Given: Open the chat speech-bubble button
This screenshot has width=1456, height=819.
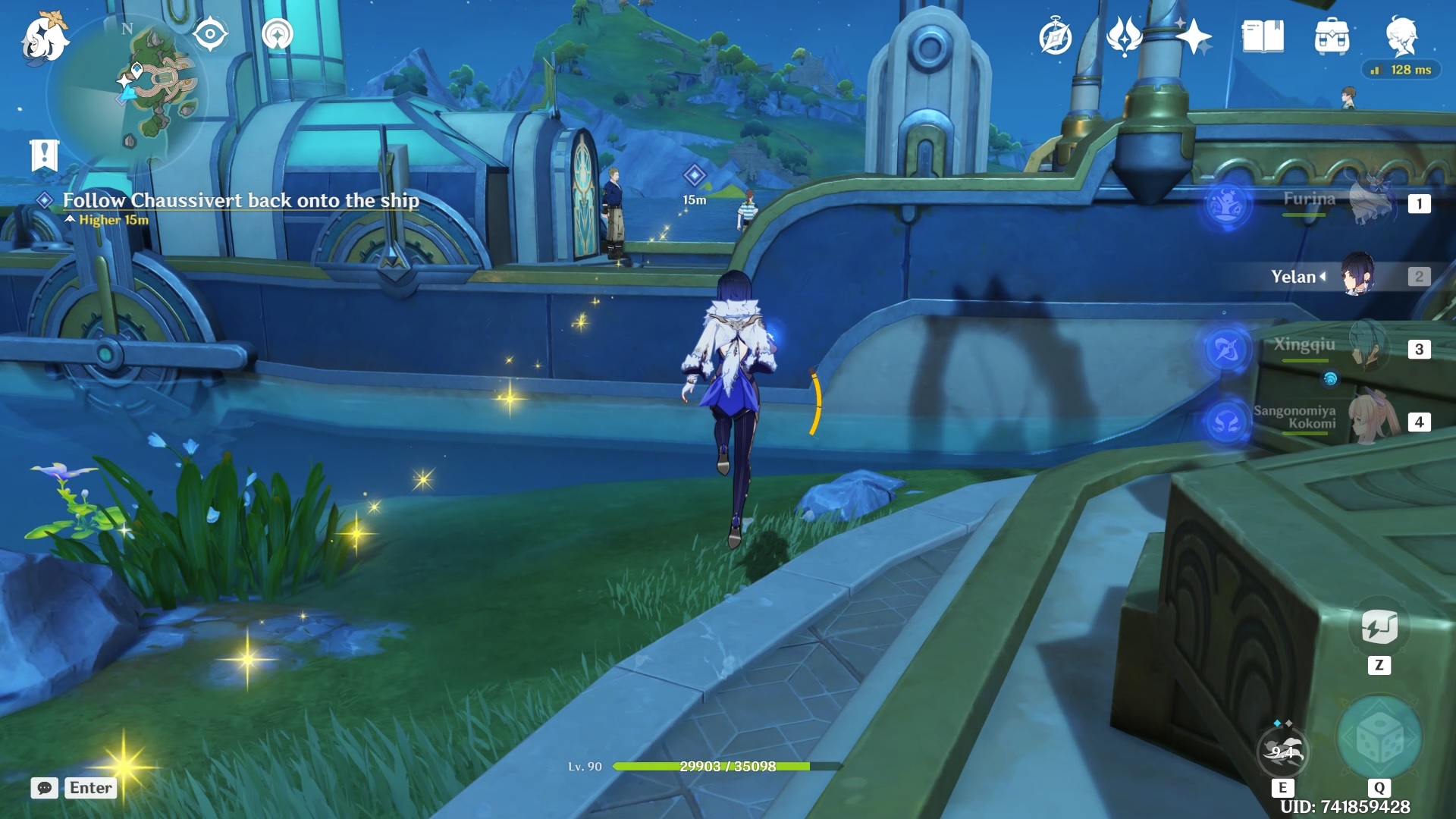Looking at the screenshot, I should [x=45, y=788].
